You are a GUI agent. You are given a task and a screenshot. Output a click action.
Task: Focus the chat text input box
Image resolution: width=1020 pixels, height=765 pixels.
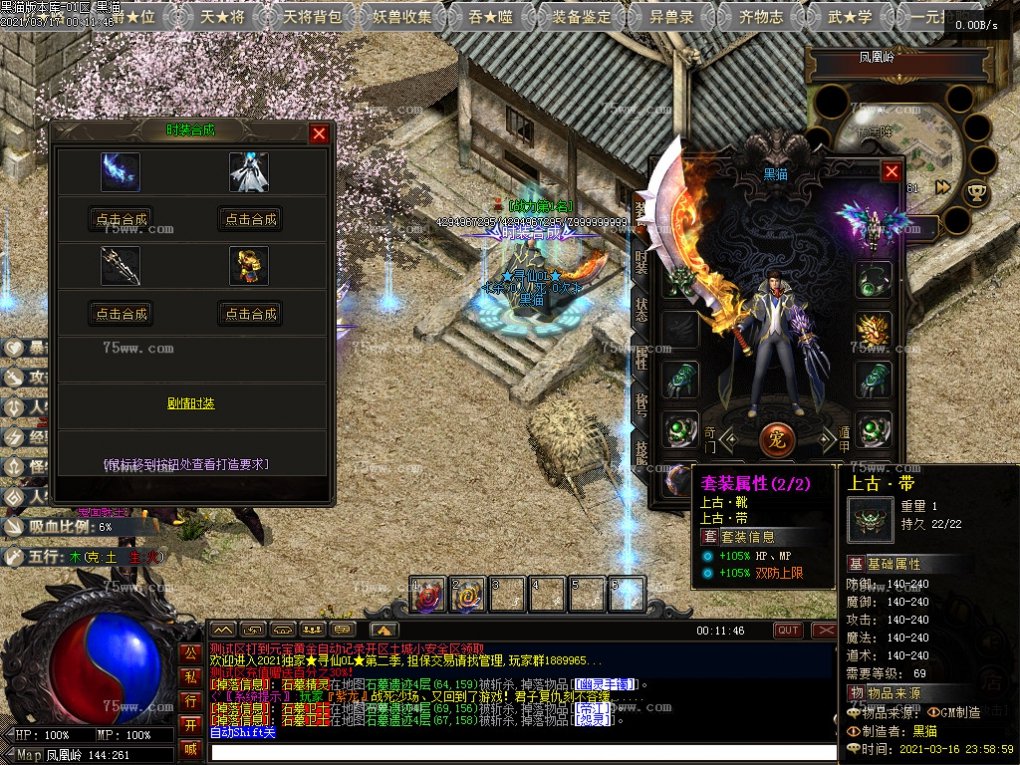(x=520, y=751)
